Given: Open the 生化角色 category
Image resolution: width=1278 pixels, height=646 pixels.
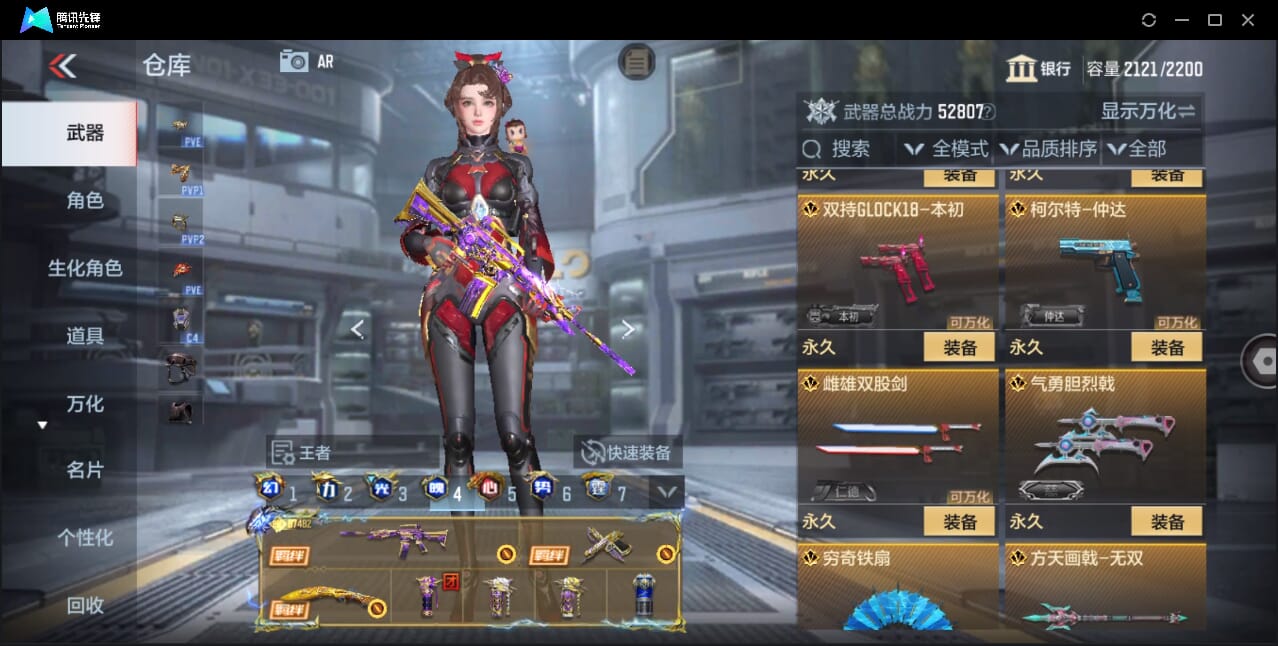Looking at the screenshot, I should click(84, 268).
